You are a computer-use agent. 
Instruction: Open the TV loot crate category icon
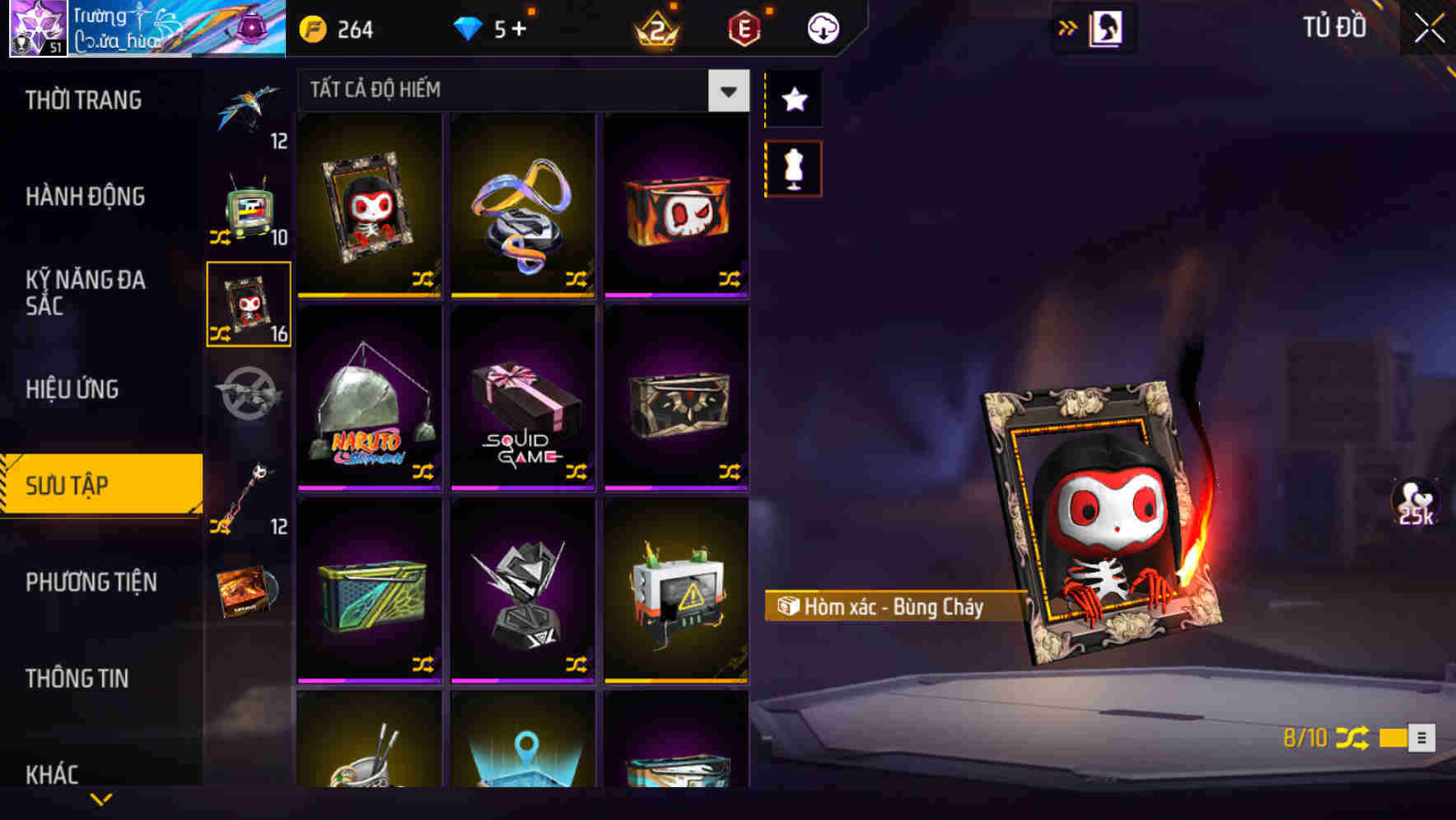click(250, 210)
